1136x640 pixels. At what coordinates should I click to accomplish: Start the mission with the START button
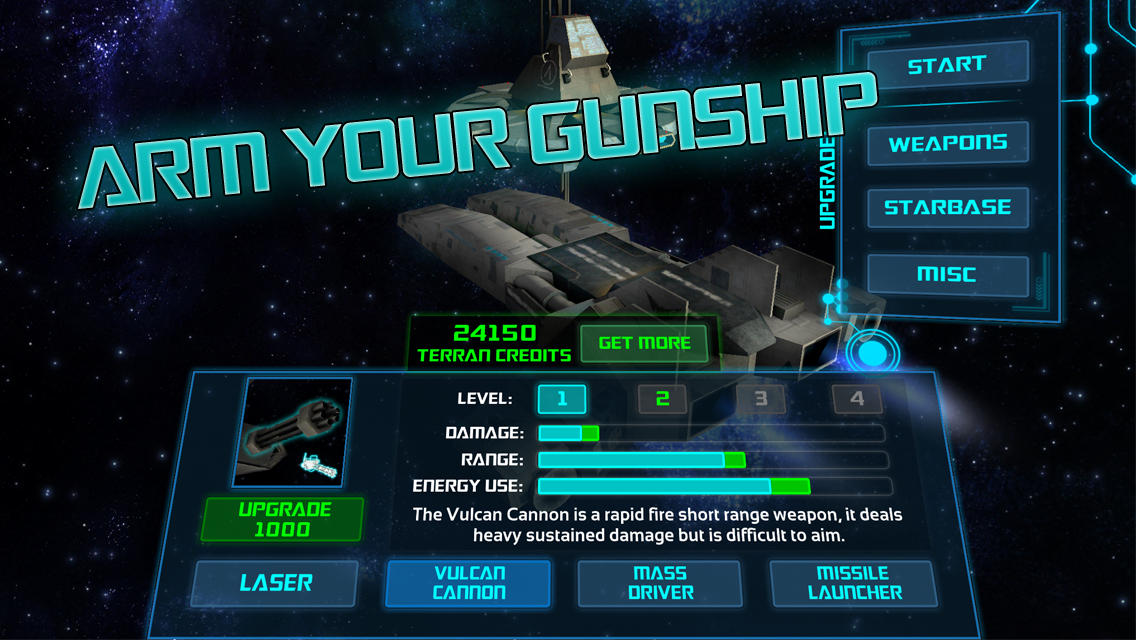click(947, 64)
